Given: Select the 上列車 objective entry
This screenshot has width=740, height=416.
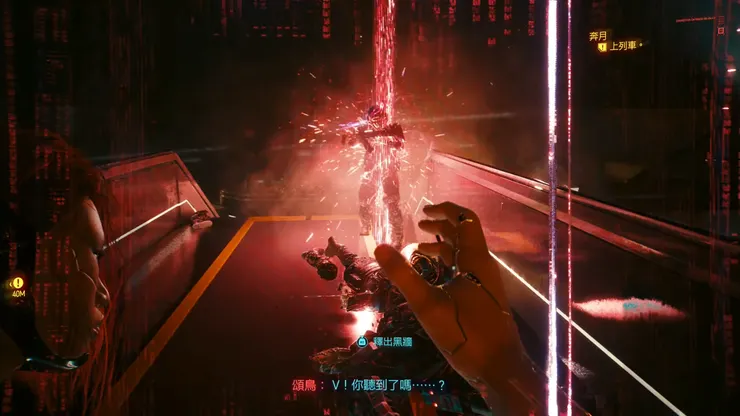Looking at the screenshot, I should click(x=625, y=46).
